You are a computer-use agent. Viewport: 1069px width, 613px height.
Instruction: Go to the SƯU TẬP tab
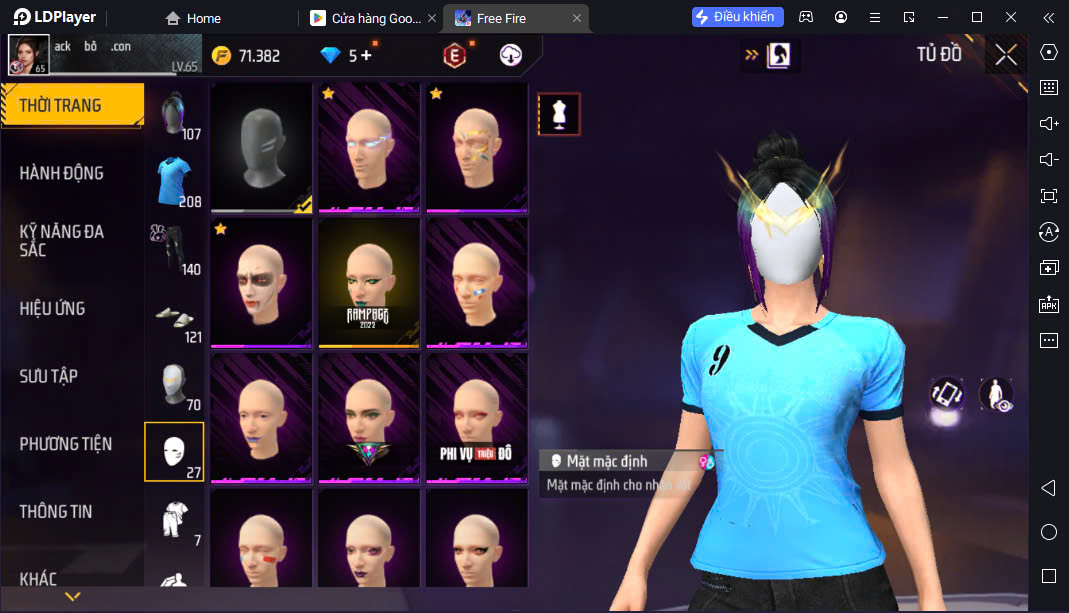(x=49, y=376)
